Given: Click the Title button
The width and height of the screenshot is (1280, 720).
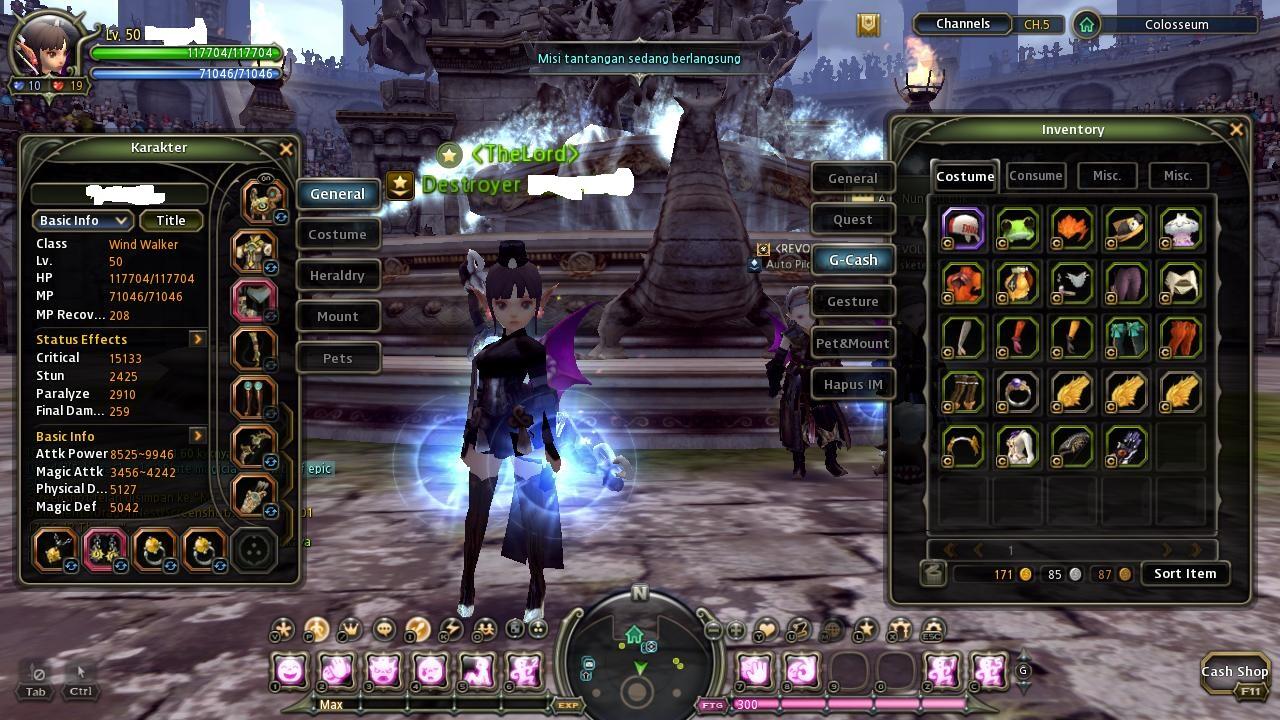Looking at the screenshot, I should click(171, 220).
